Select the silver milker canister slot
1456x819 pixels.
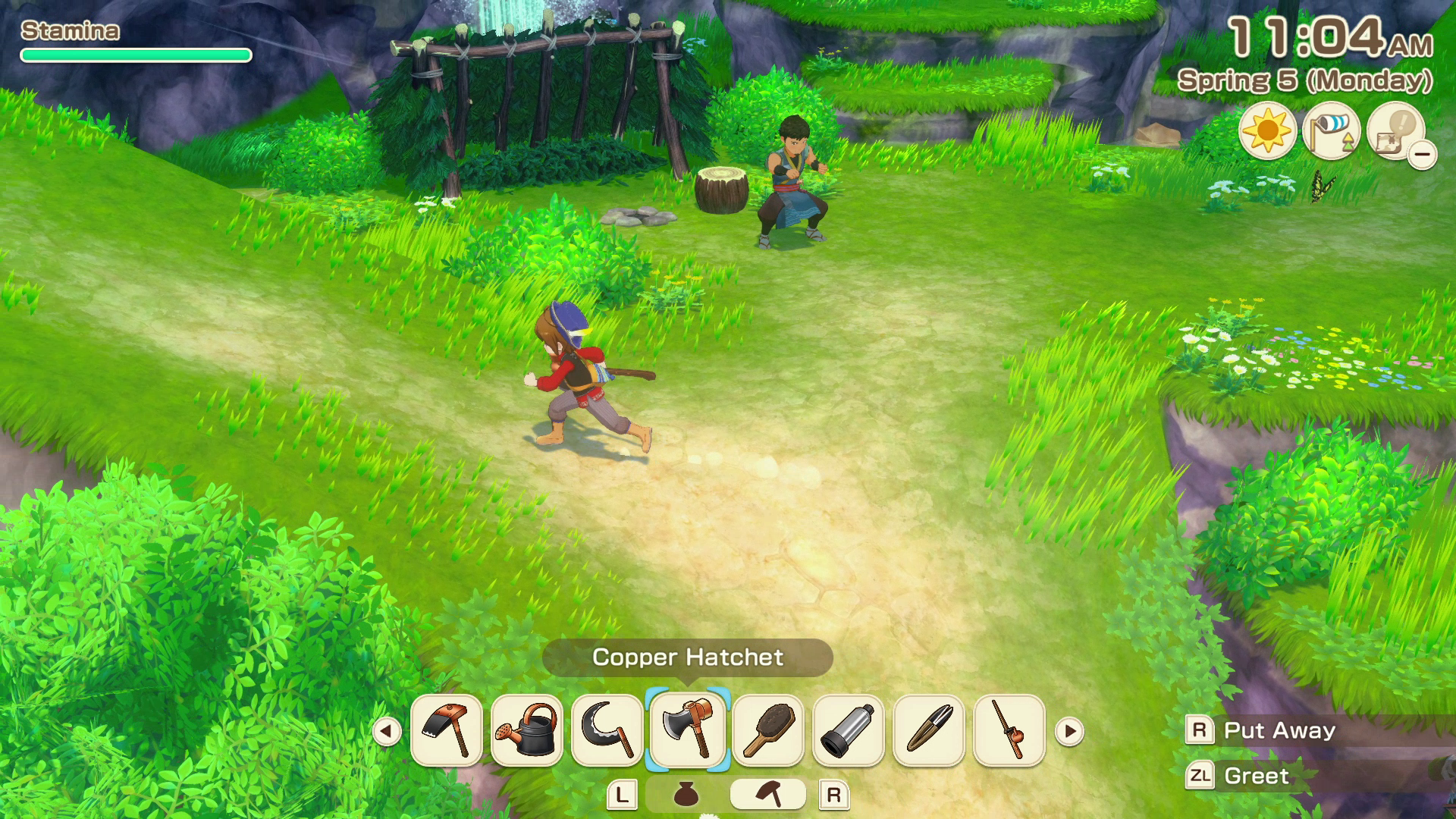point(849,730)
